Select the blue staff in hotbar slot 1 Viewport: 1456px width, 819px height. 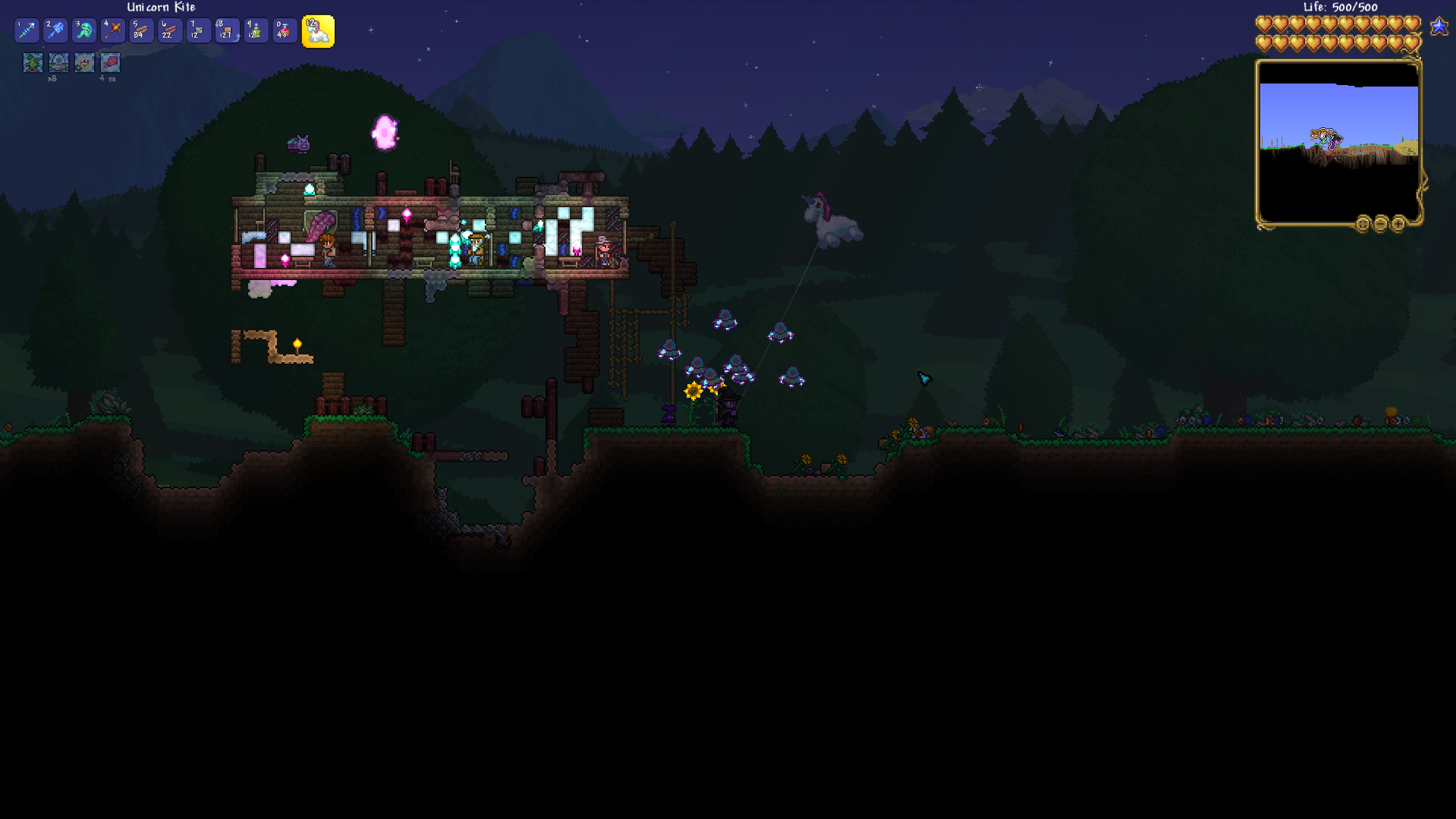click(x=27, y=31)
